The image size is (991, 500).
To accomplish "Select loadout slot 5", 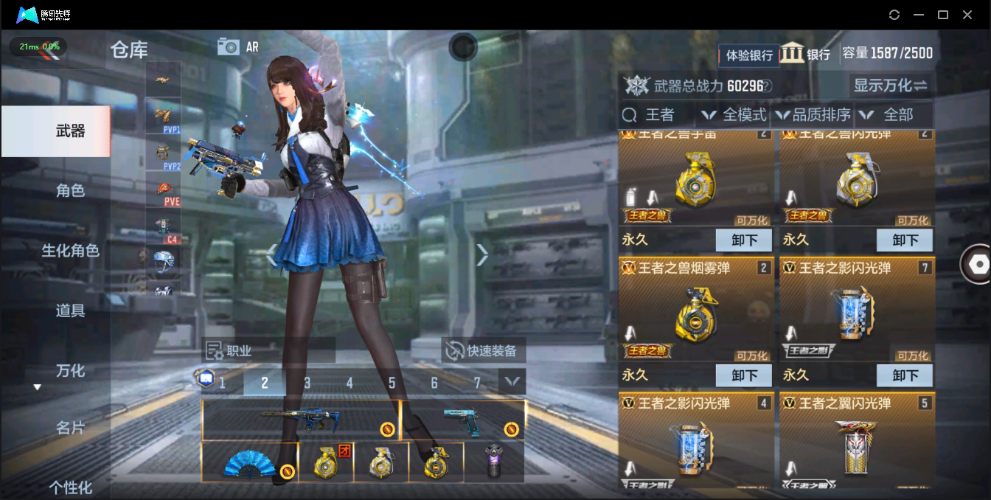I will click(391, 382).
